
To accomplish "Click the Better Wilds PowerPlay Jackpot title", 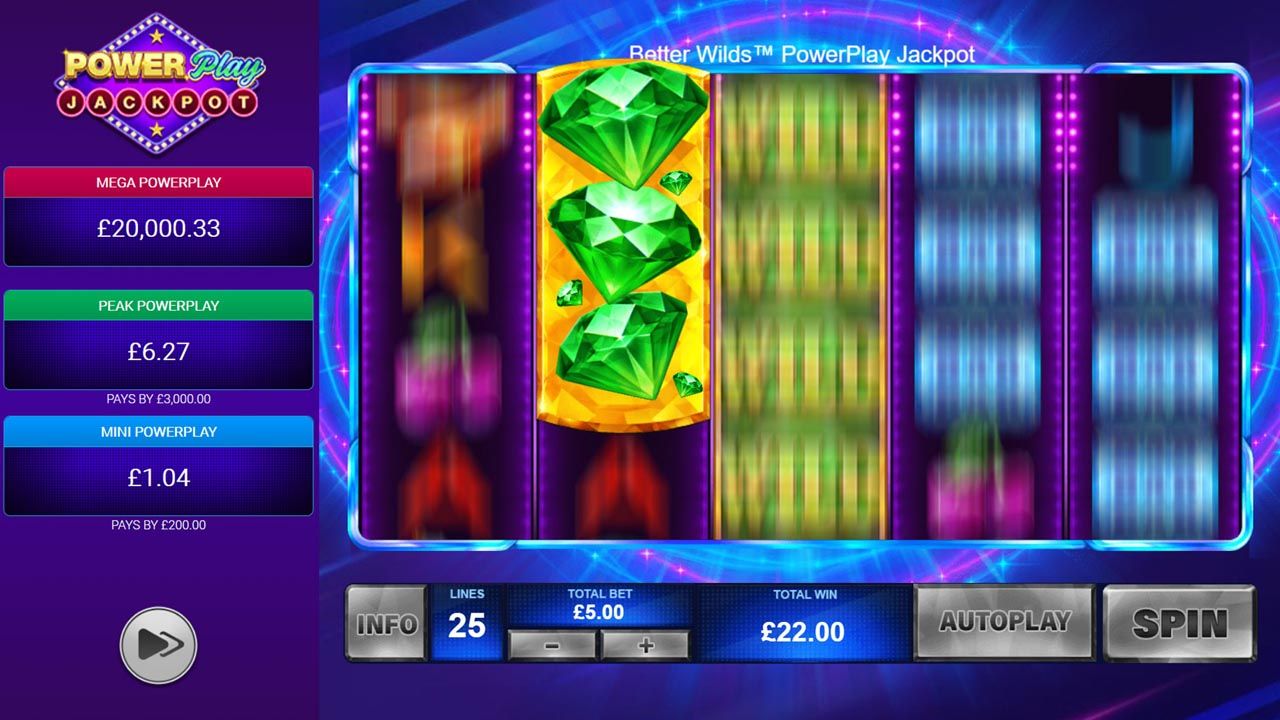I will click(803, 55).
